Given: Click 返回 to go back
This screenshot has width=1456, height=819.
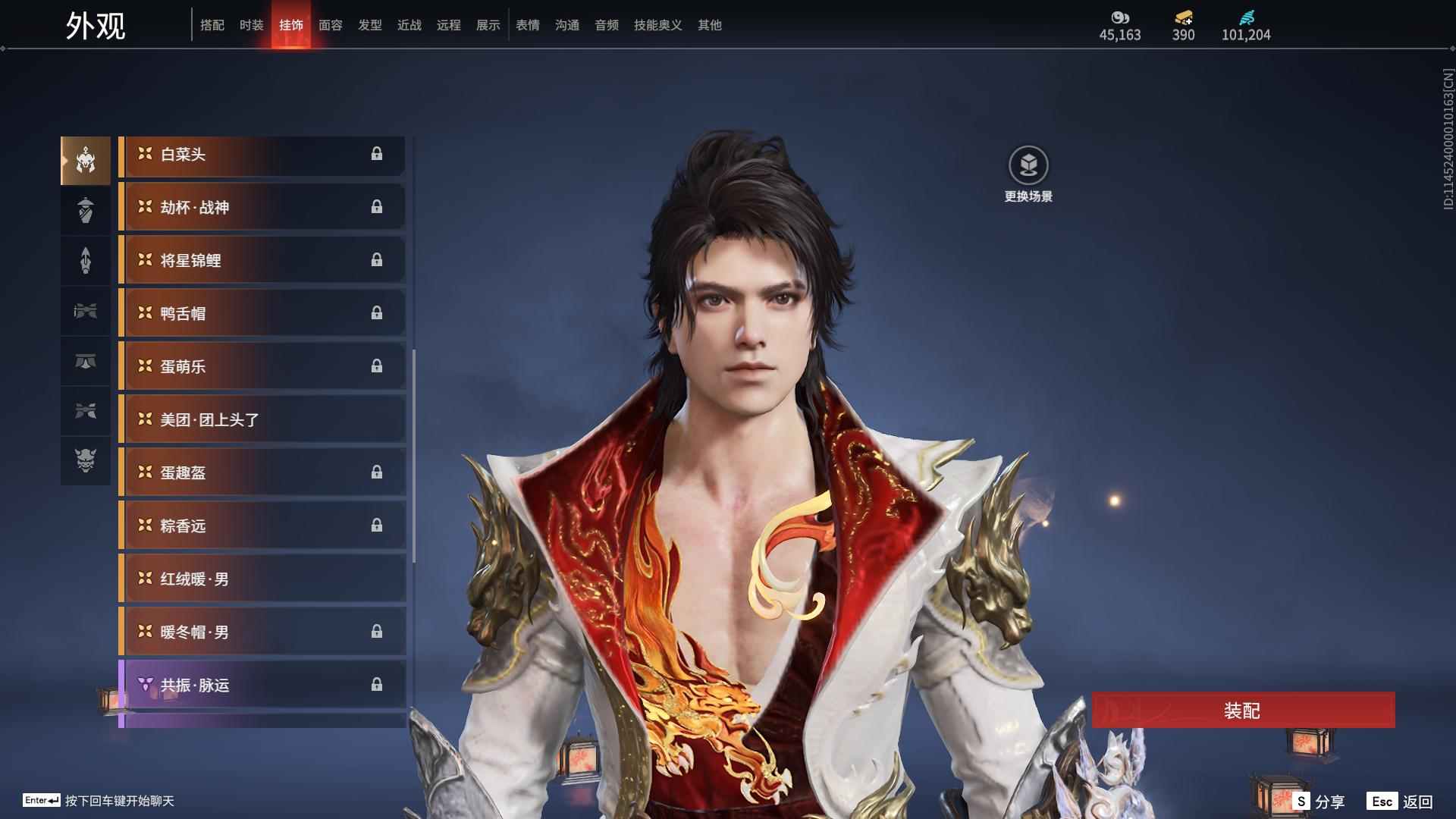Looking at the screenshot, I should (1400, 801).
